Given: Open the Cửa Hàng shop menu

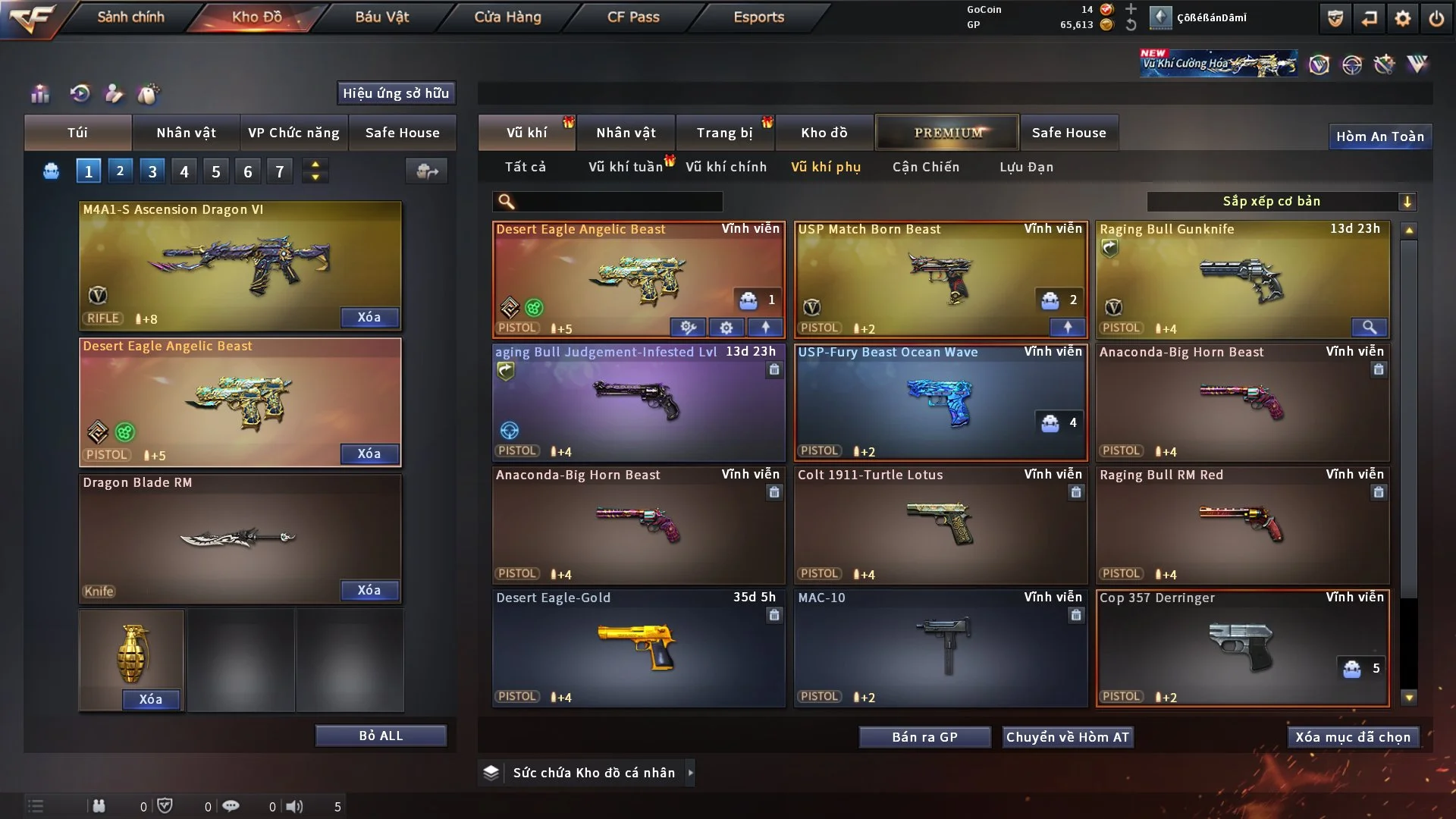Looking at the screenshot, I should pyautogui.click(x=507, y=17).
